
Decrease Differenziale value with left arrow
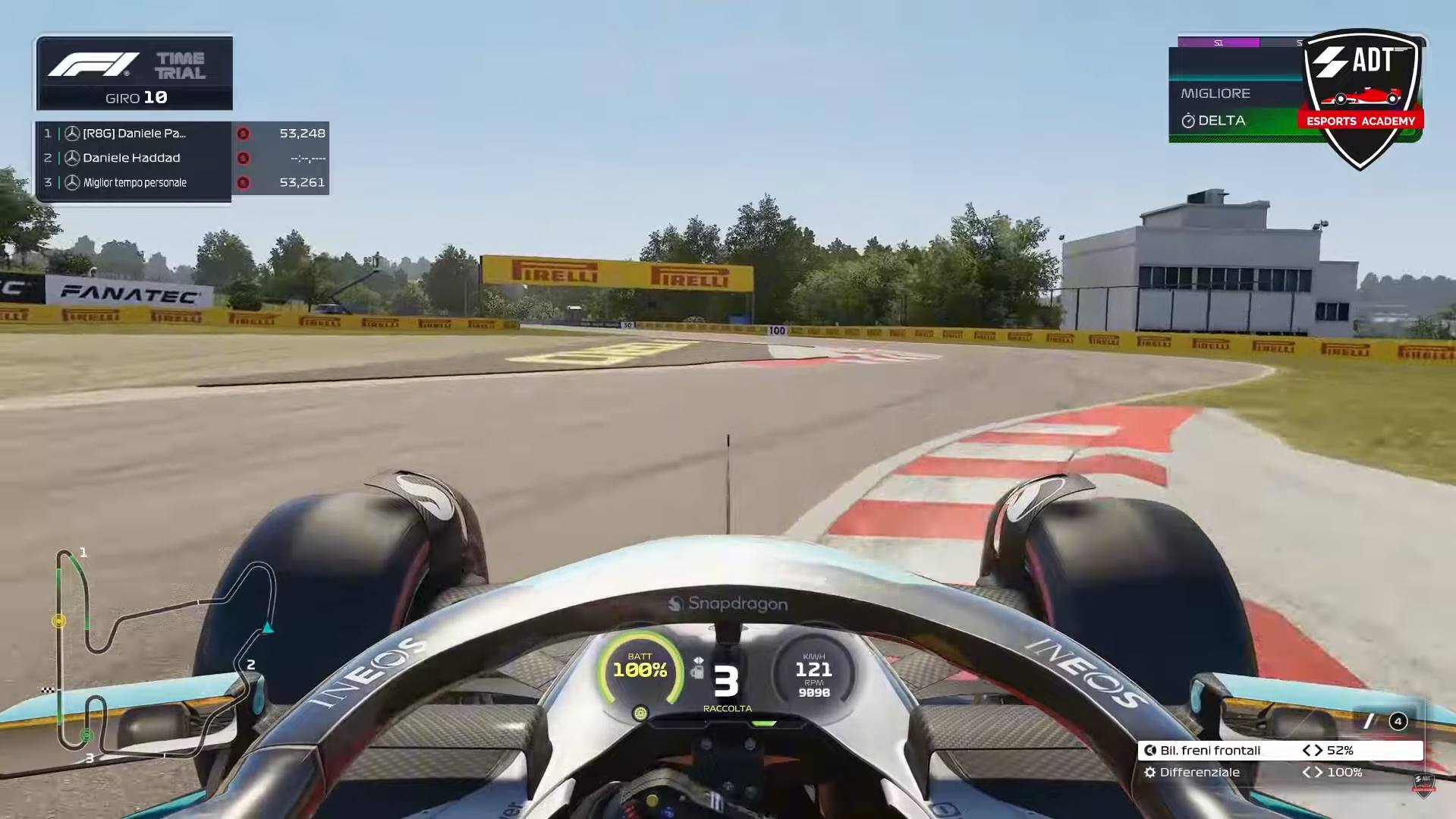pyautogui.click(x=1307, y=773)
